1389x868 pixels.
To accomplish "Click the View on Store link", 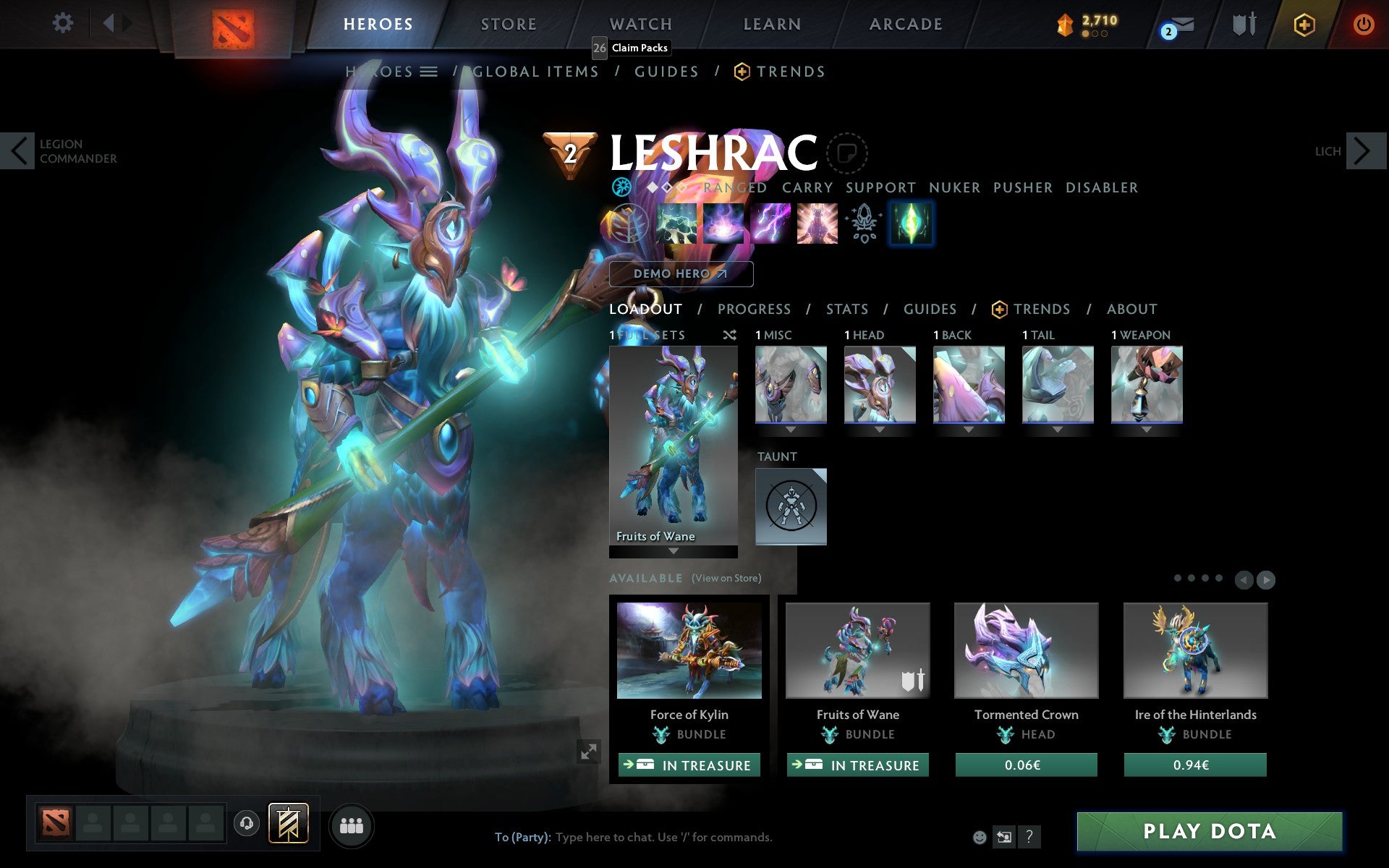I will (726, 579).
